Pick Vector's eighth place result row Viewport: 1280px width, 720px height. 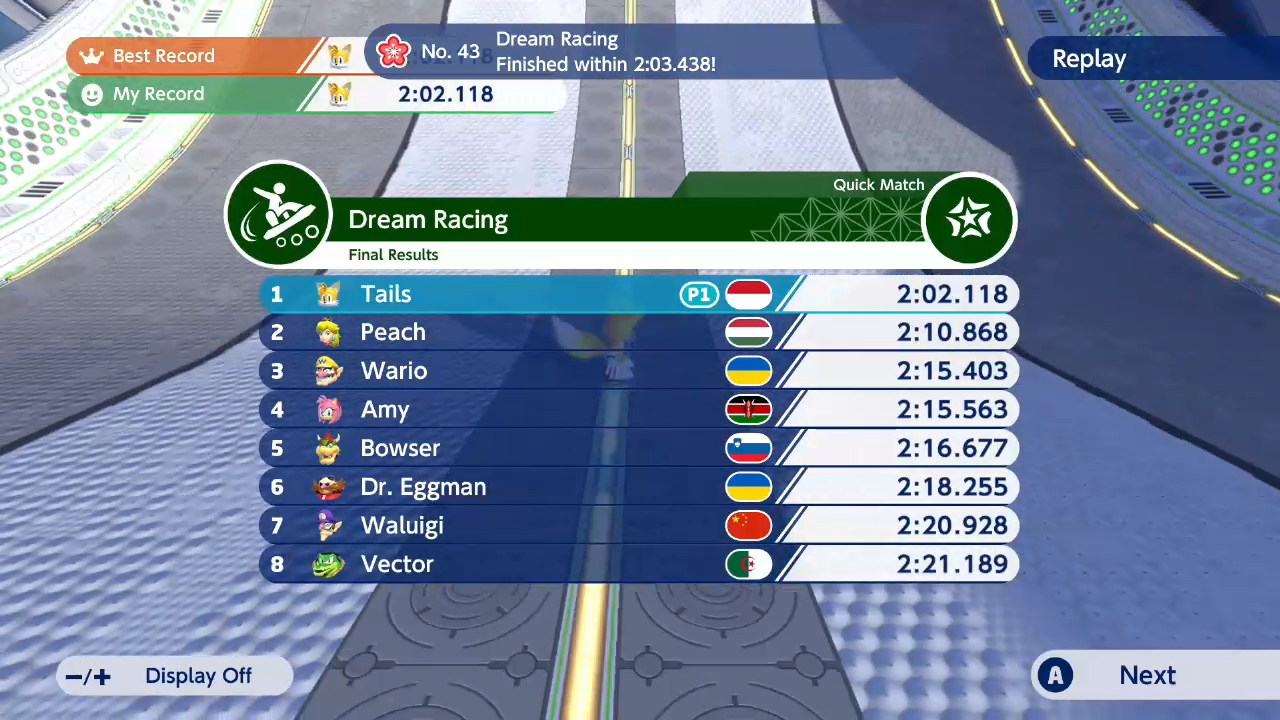(x=638, y=564)
